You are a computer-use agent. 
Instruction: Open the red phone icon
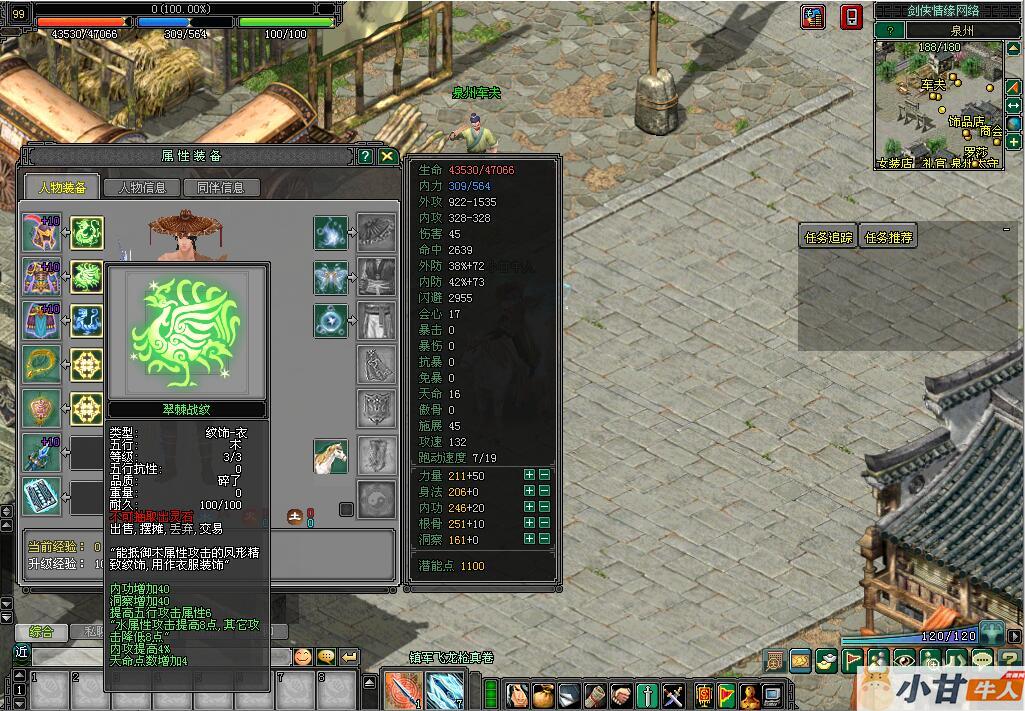[x=849, y=17]
